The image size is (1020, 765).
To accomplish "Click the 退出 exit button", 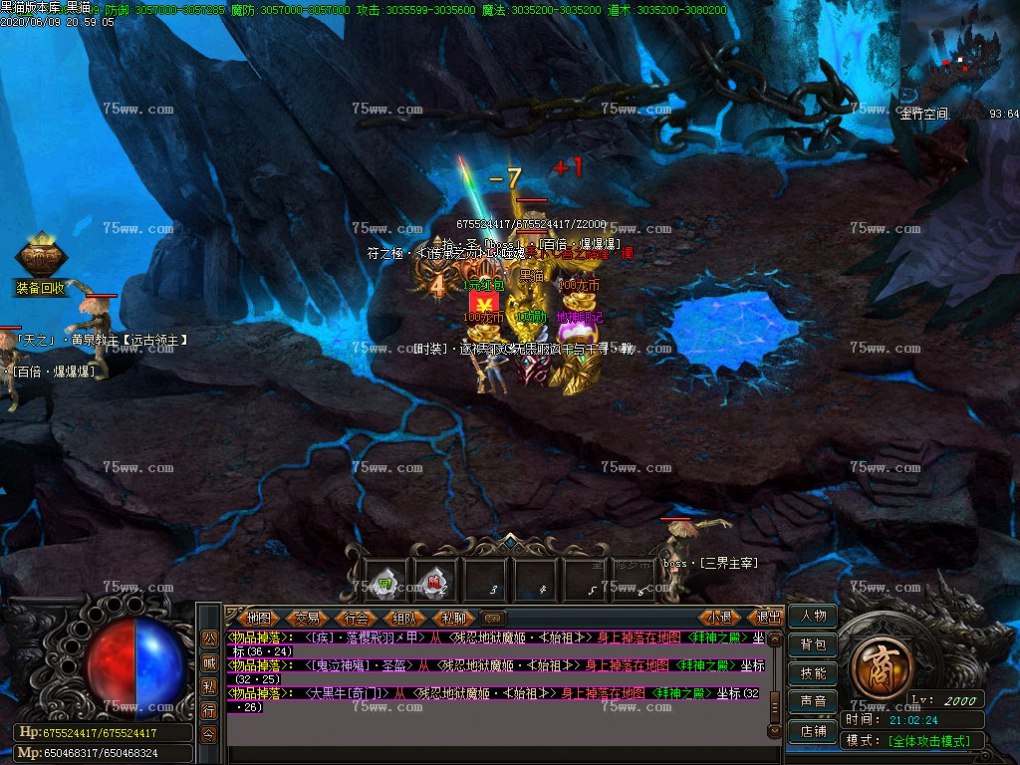I will [x=767, y=618].
